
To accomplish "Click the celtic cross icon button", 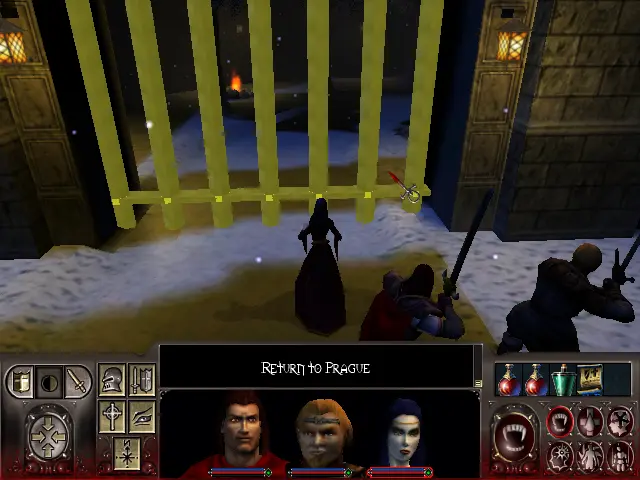I will pyautogui.click(x=113, y=416).
